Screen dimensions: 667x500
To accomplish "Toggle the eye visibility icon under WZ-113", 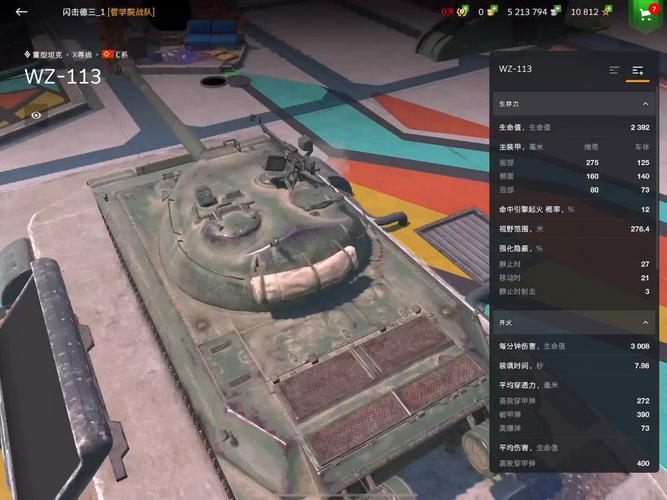I will 36,115.
